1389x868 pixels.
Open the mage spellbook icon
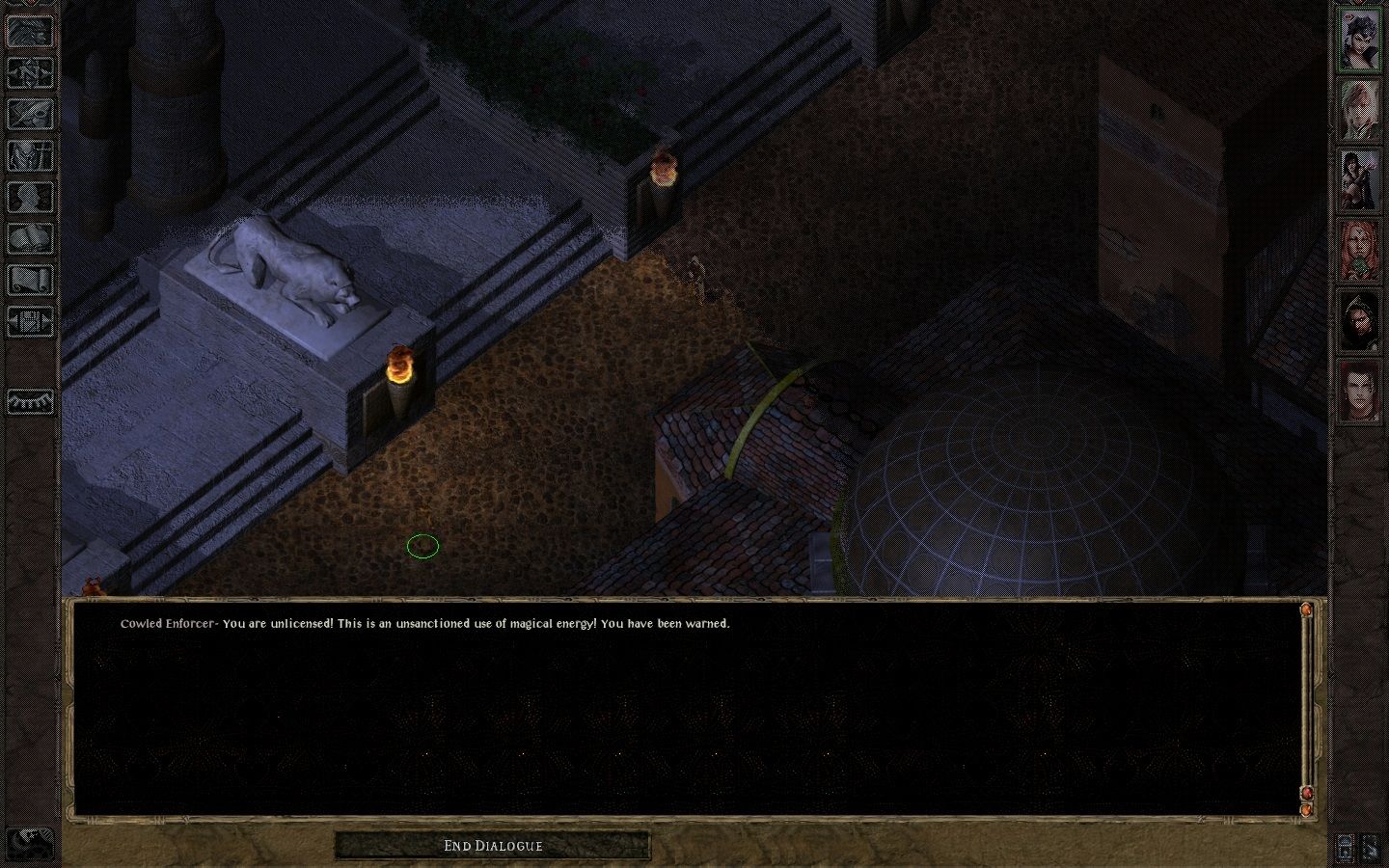[x=30, y=238]
